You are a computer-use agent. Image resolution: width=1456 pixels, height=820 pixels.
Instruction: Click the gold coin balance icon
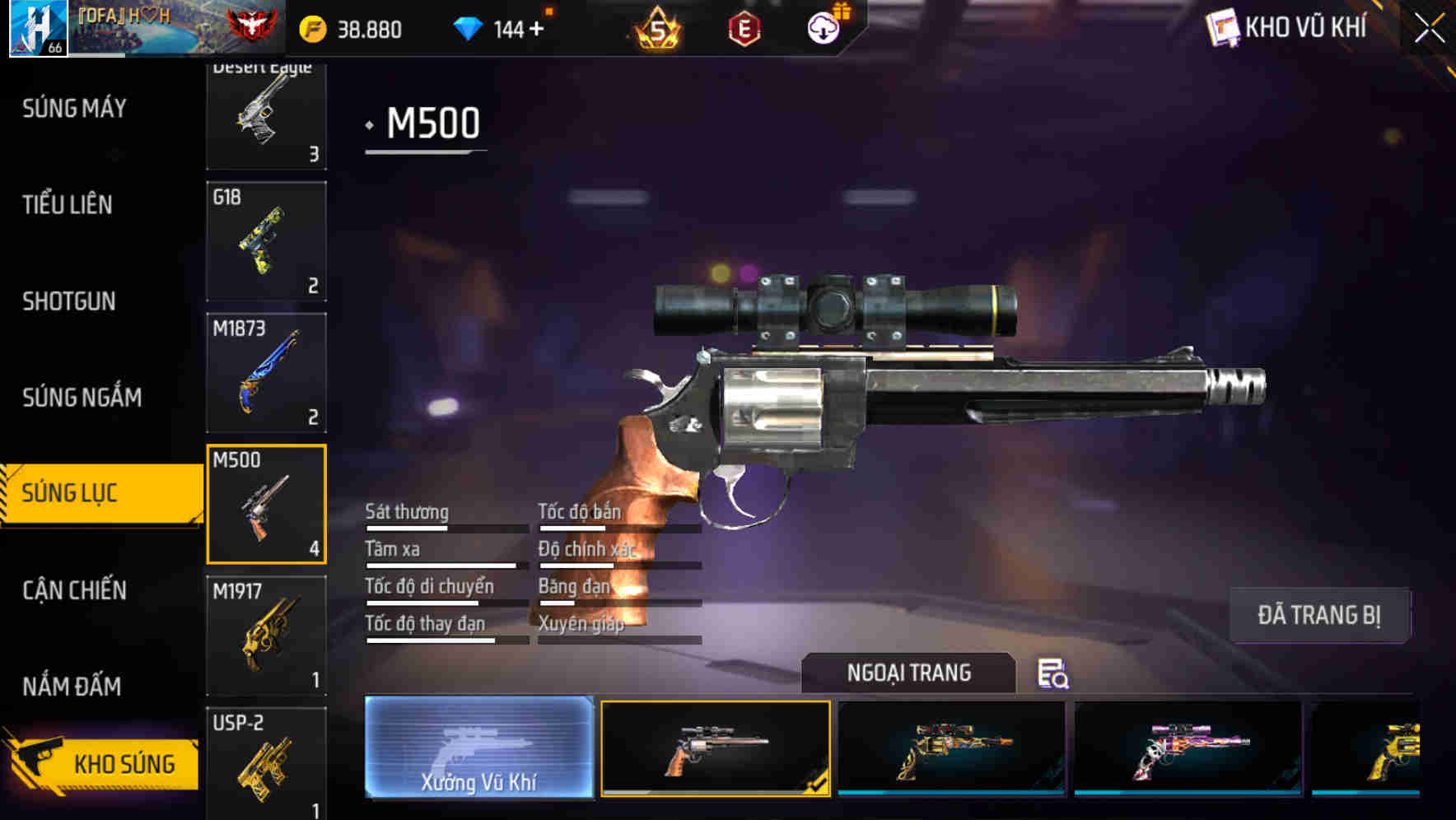tap(311, 27)
